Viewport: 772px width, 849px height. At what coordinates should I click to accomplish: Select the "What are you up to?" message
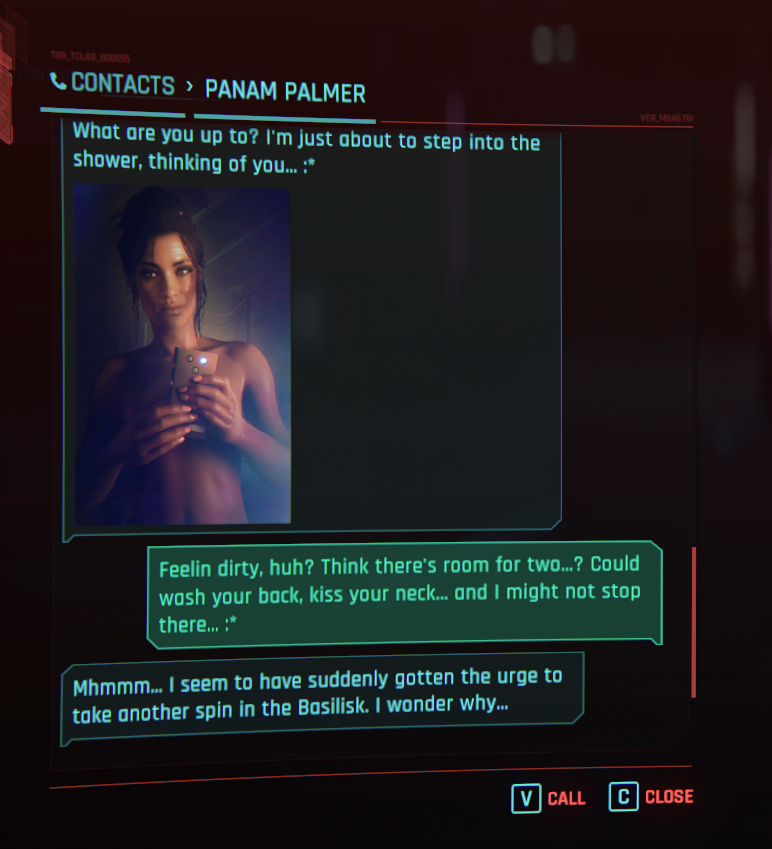[306, 153]
